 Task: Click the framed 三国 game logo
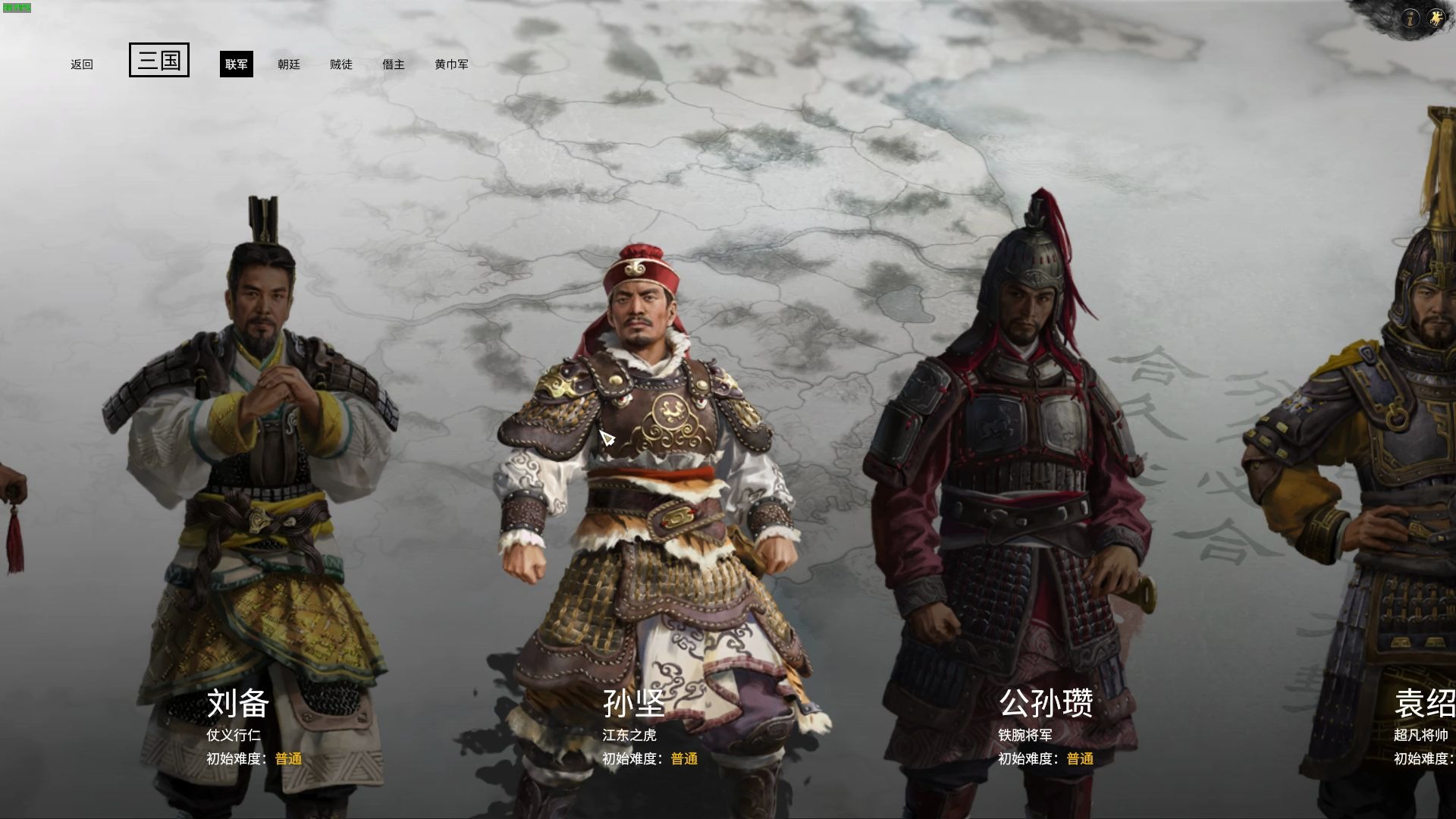[159, 61]
